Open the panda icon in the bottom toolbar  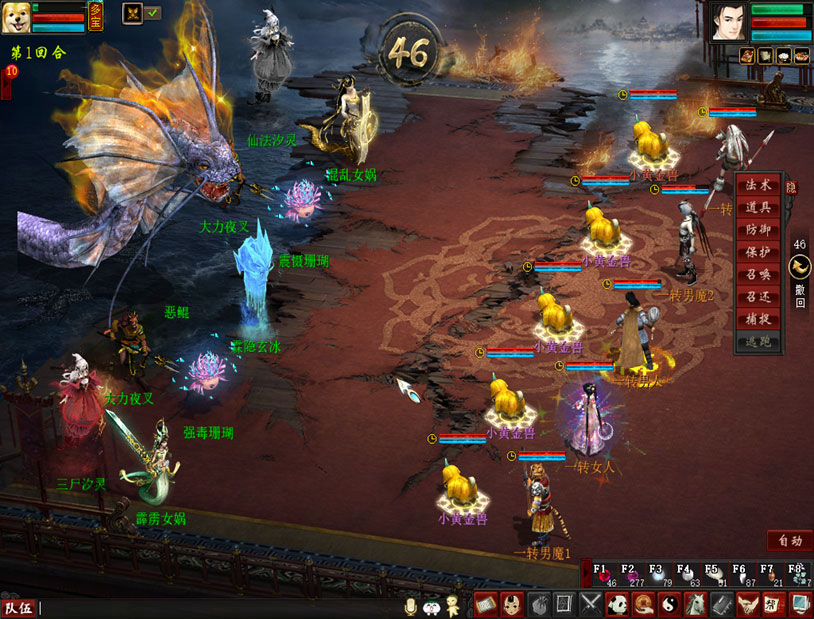[617, 604]
